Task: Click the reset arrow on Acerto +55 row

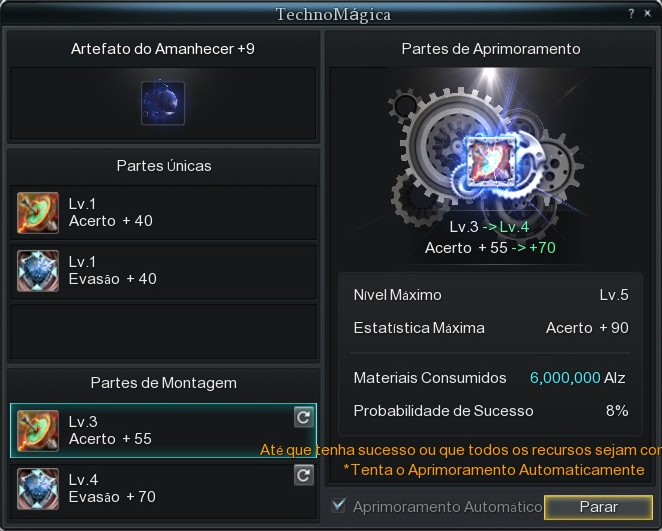Action: (x=304, y=418)
